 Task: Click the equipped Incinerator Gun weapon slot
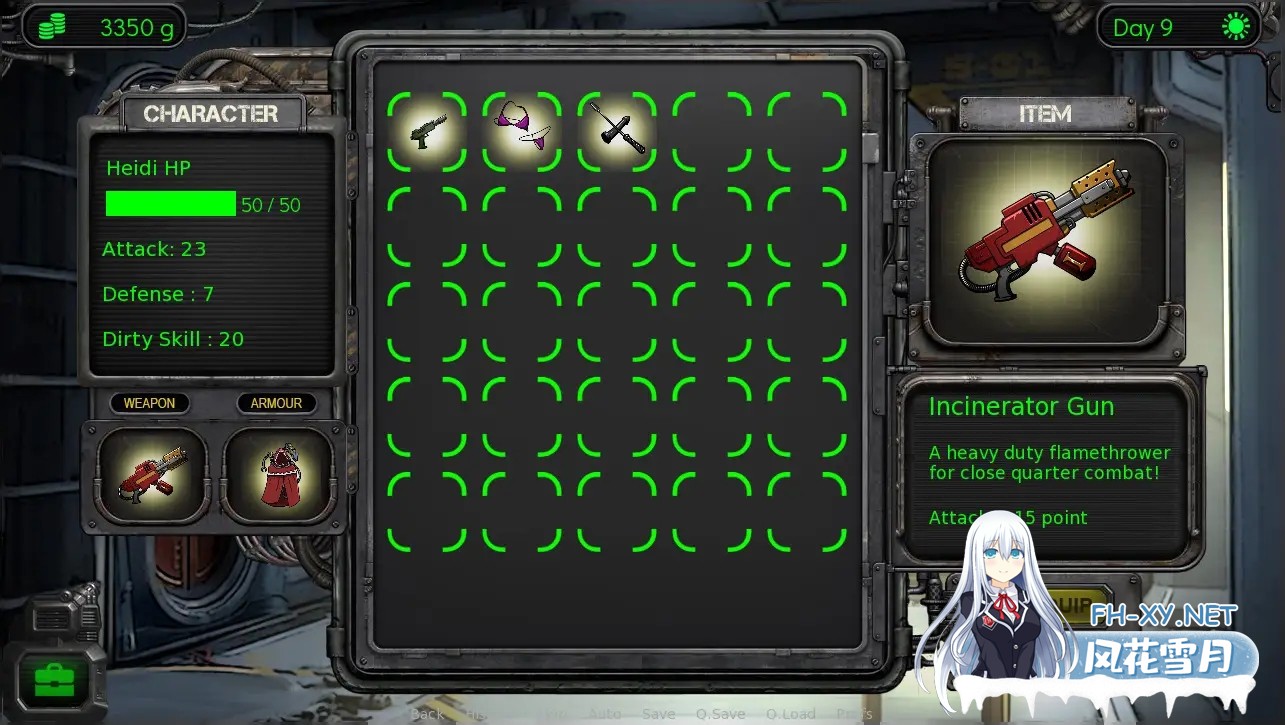point(151,474)
